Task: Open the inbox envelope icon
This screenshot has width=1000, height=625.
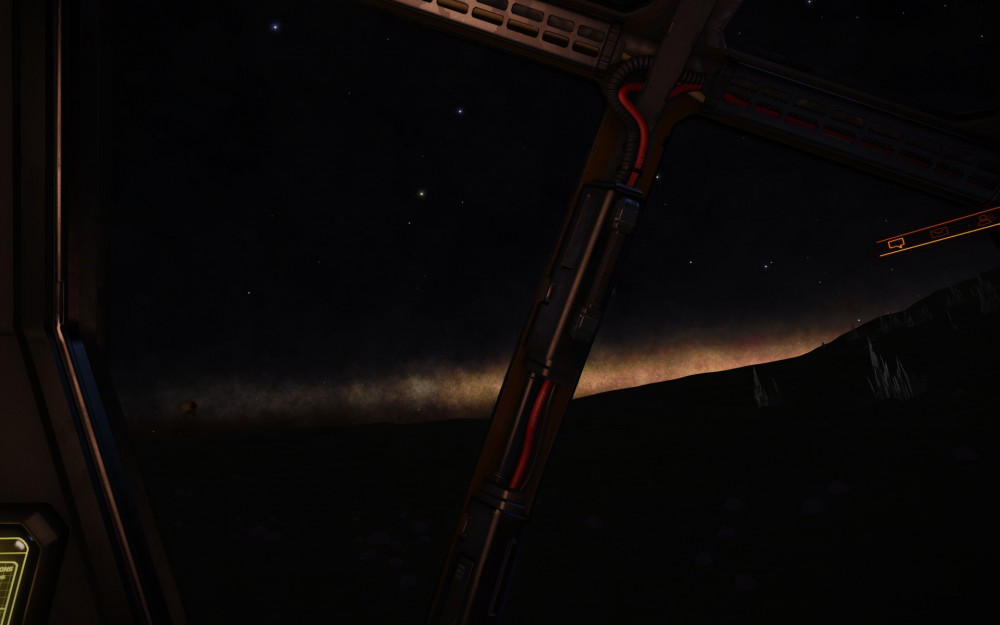Action: 939,232
